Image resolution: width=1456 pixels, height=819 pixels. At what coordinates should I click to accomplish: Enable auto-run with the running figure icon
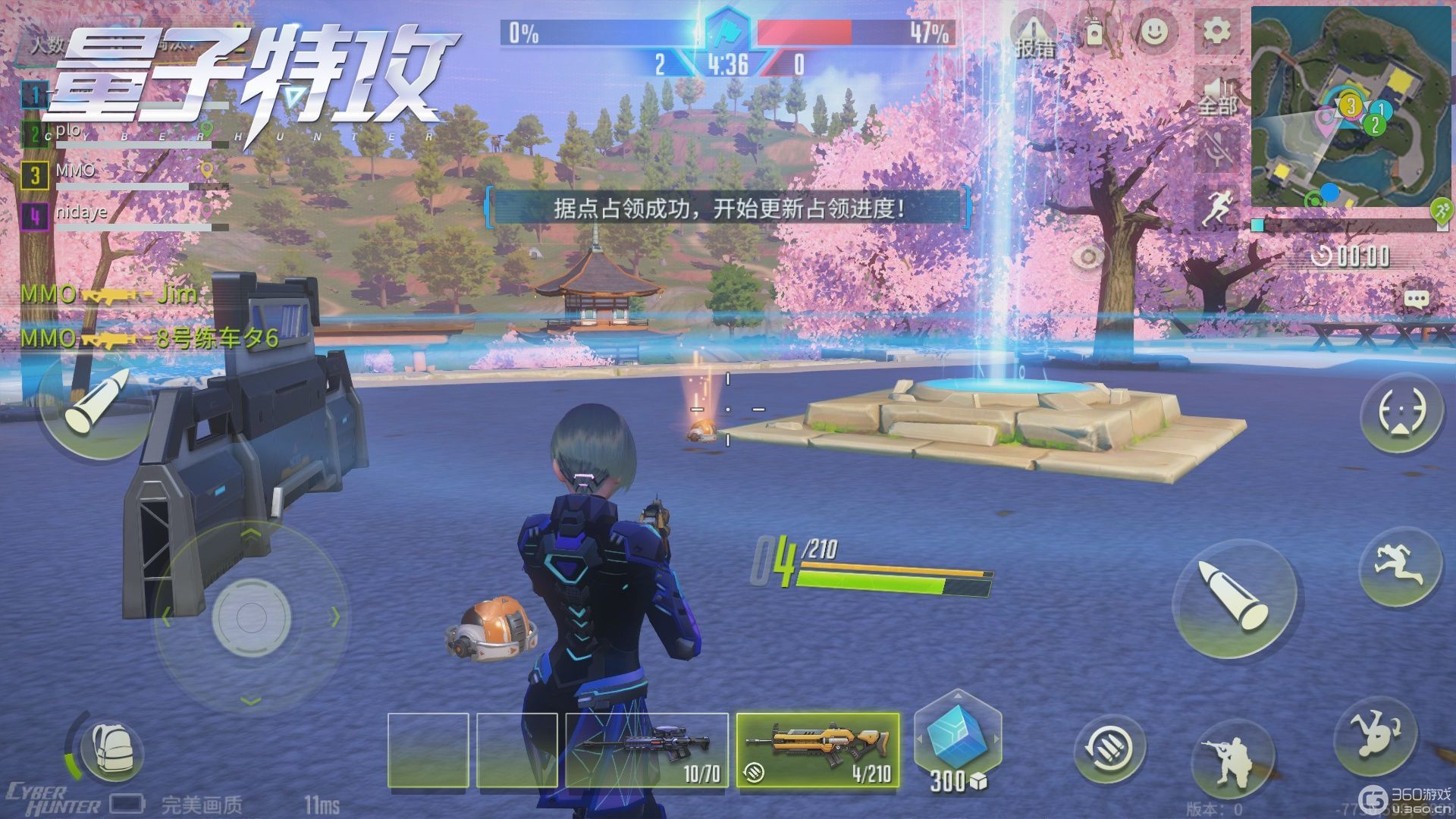tap(1219, 206)
